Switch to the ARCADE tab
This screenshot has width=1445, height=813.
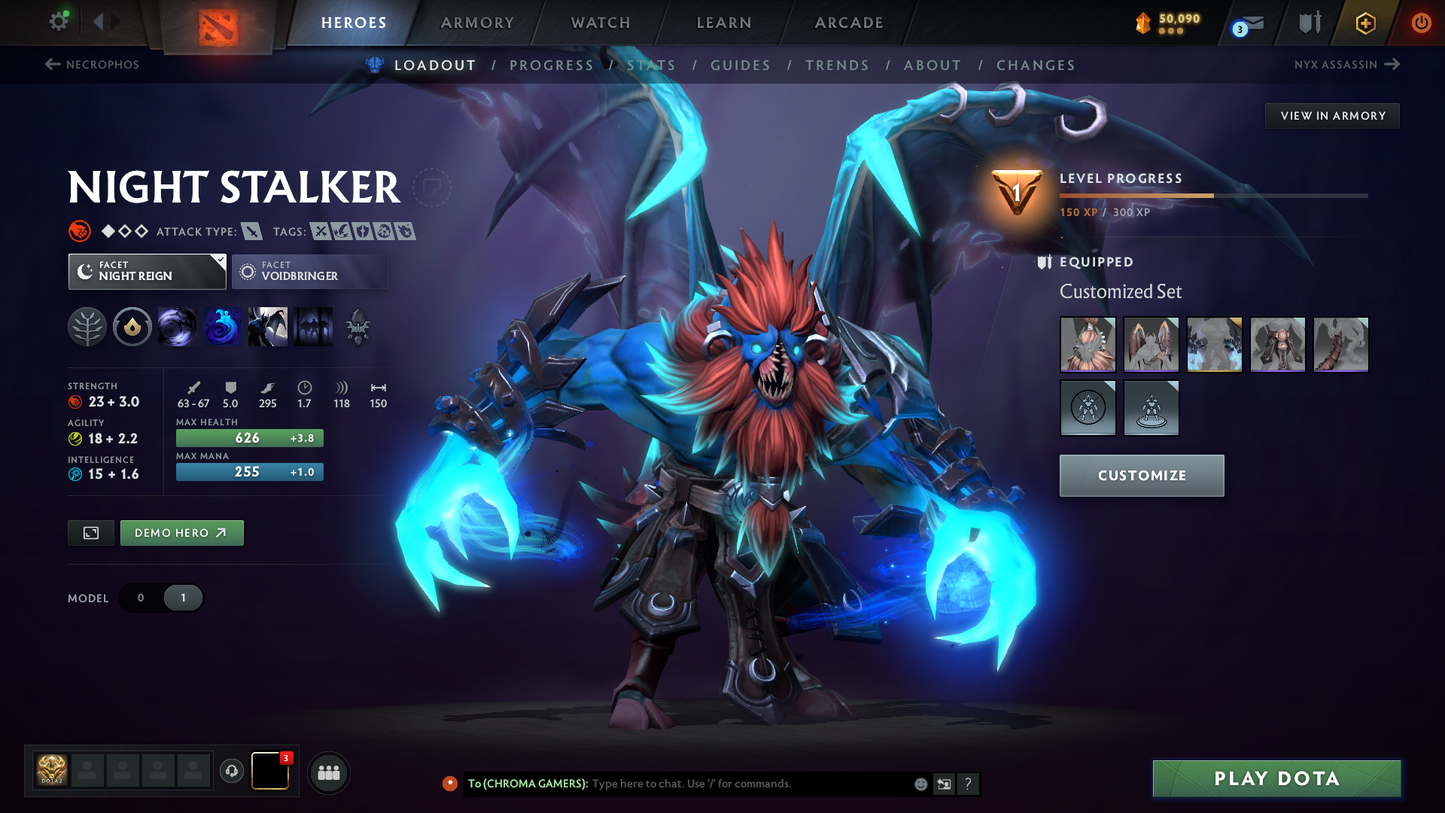click(848, 22)
